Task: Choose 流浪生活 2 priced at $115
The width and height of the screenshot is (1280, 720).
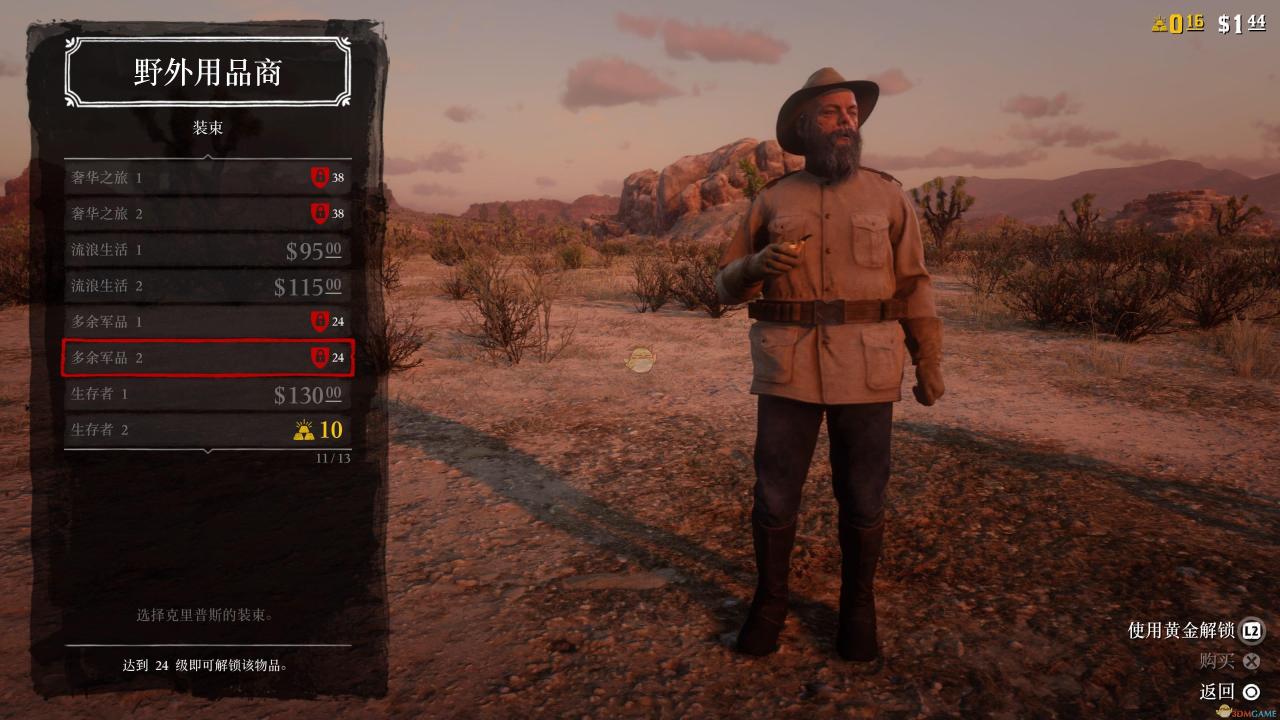Action: point(207,286)
